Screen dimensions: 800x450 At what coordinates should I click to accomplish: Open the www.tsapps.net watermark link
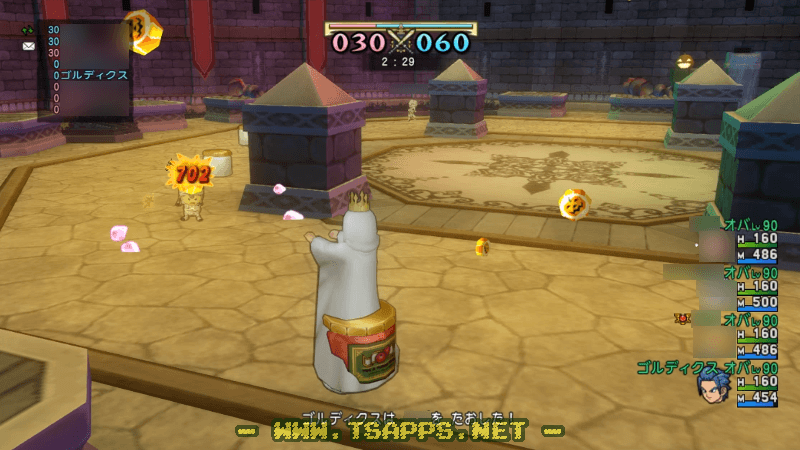(x=399, y=431)
